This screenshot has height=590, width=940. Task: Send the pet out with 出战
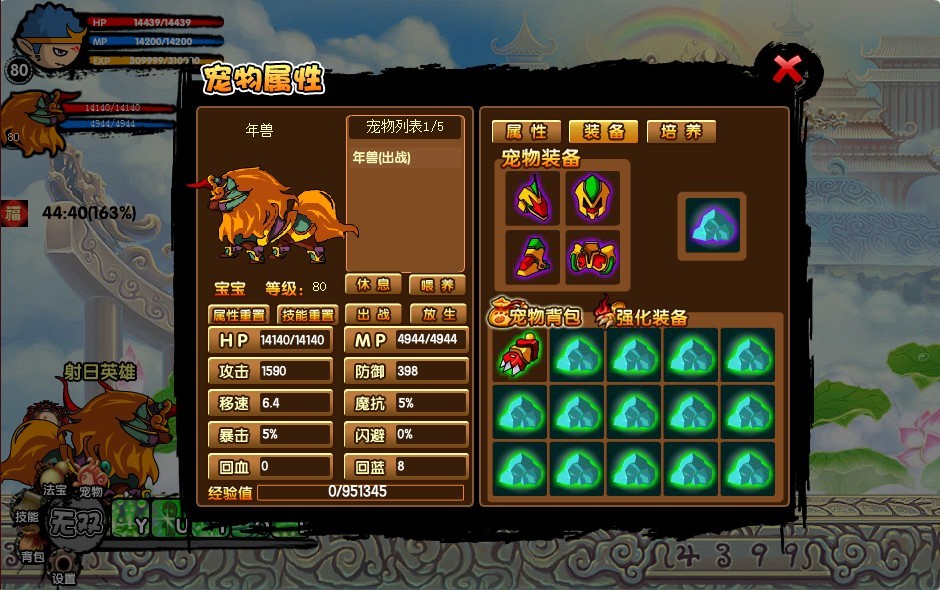[x=373, y=315]
